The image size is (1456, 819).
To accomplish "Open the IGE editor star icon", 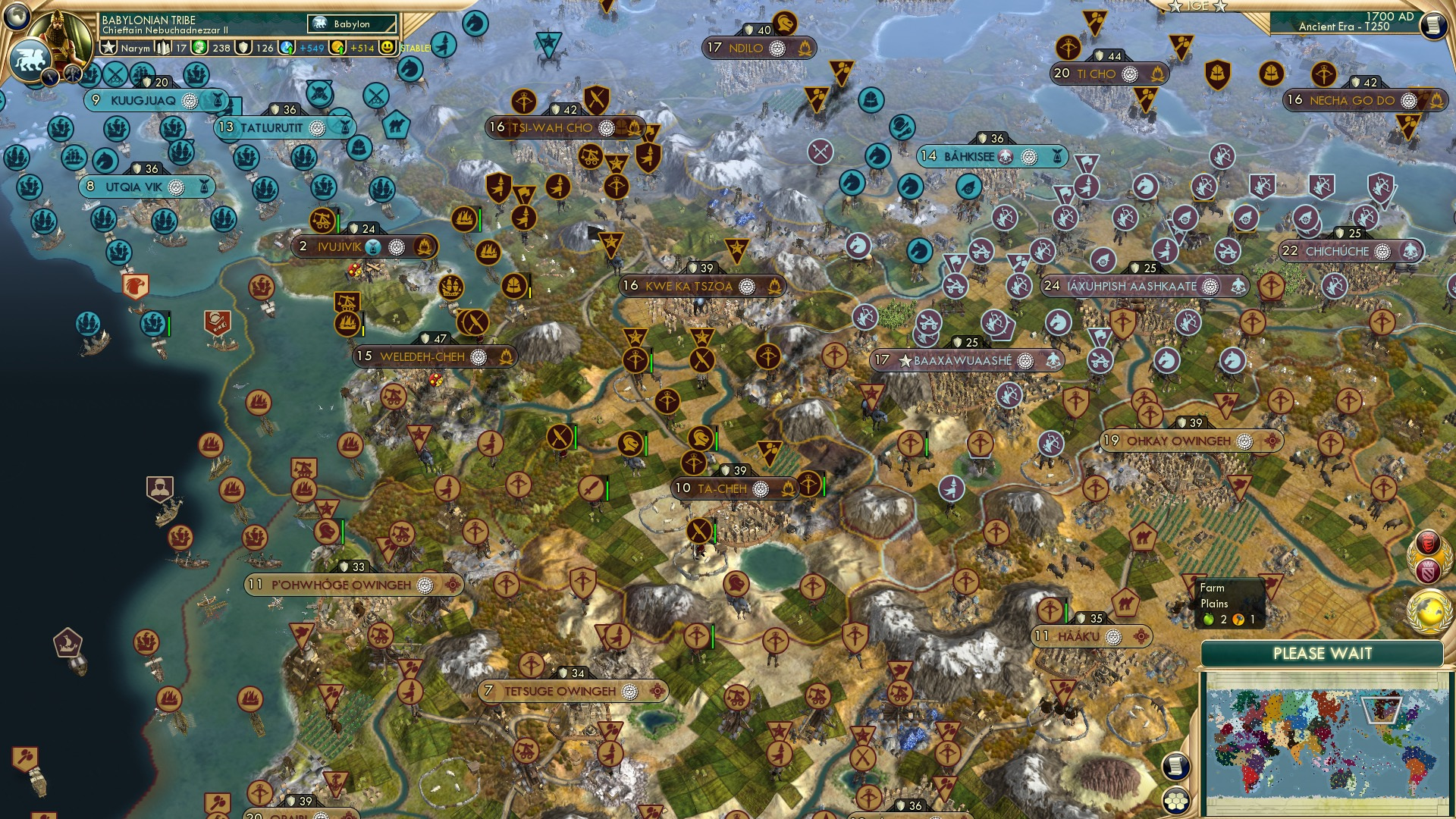I will tap(1176, 8).
